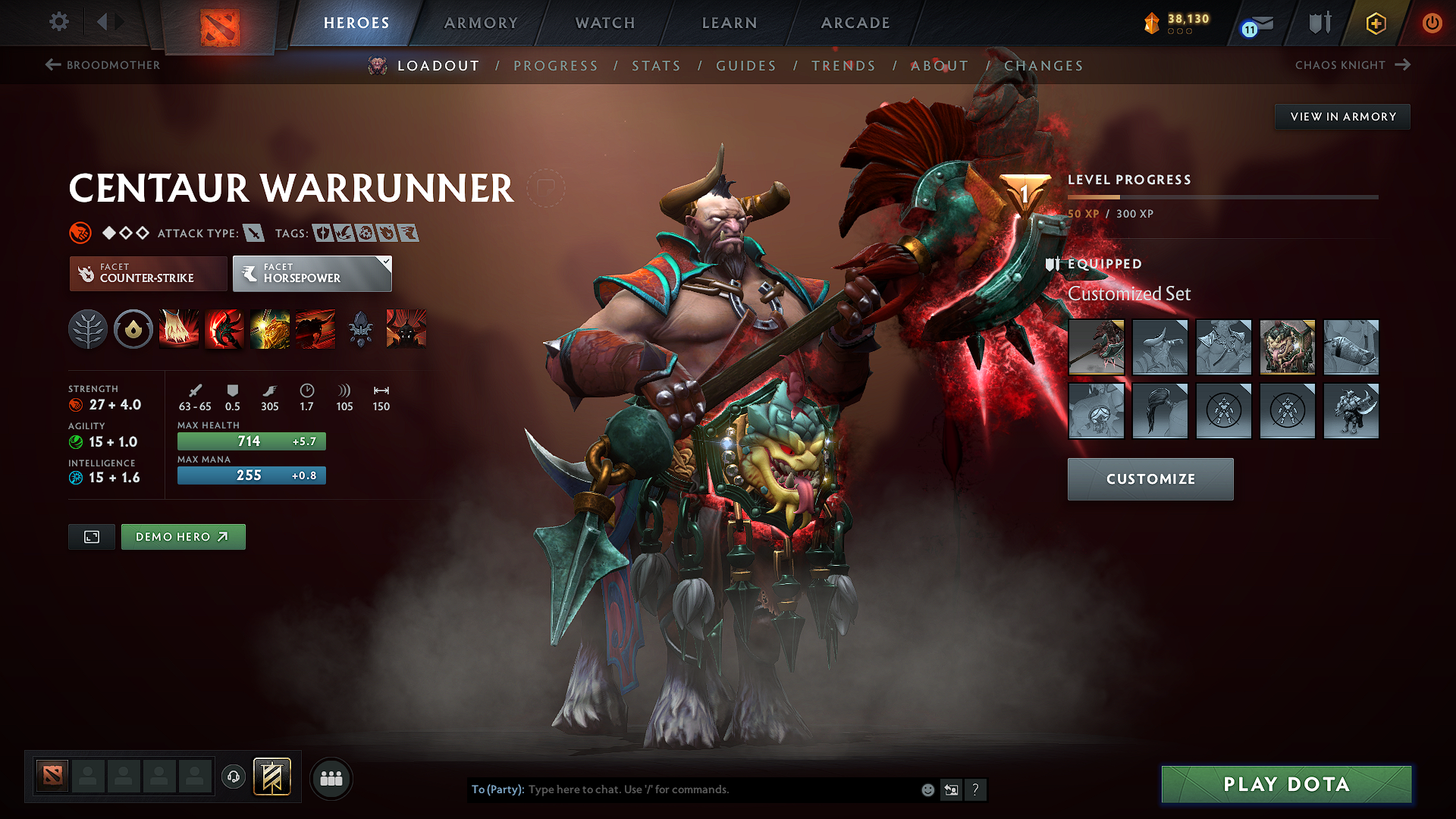Open the Double Edge ability icon

(x=224, y=329)
